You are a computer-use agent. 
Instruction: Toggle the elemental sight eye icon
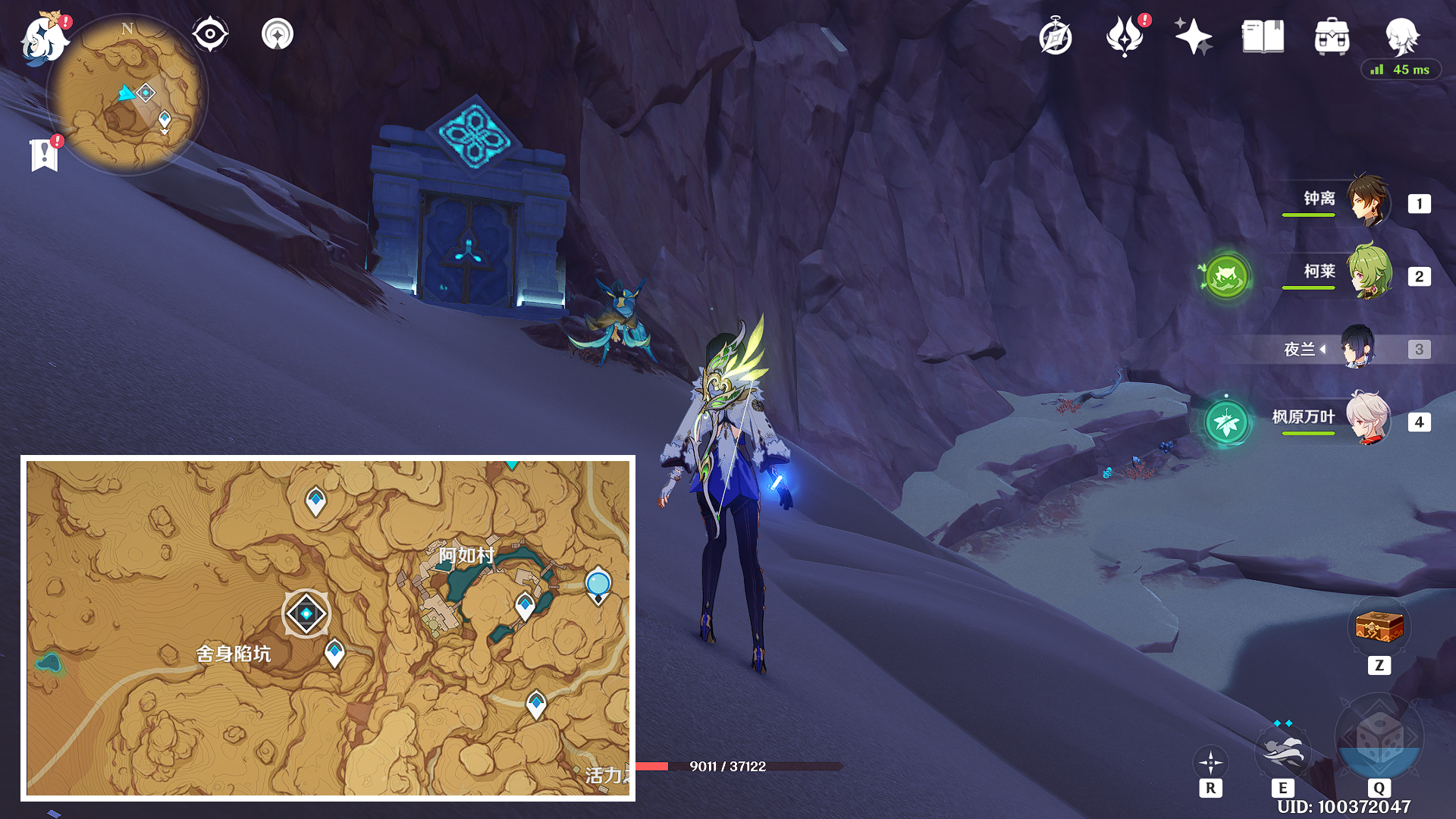point(210,34)
